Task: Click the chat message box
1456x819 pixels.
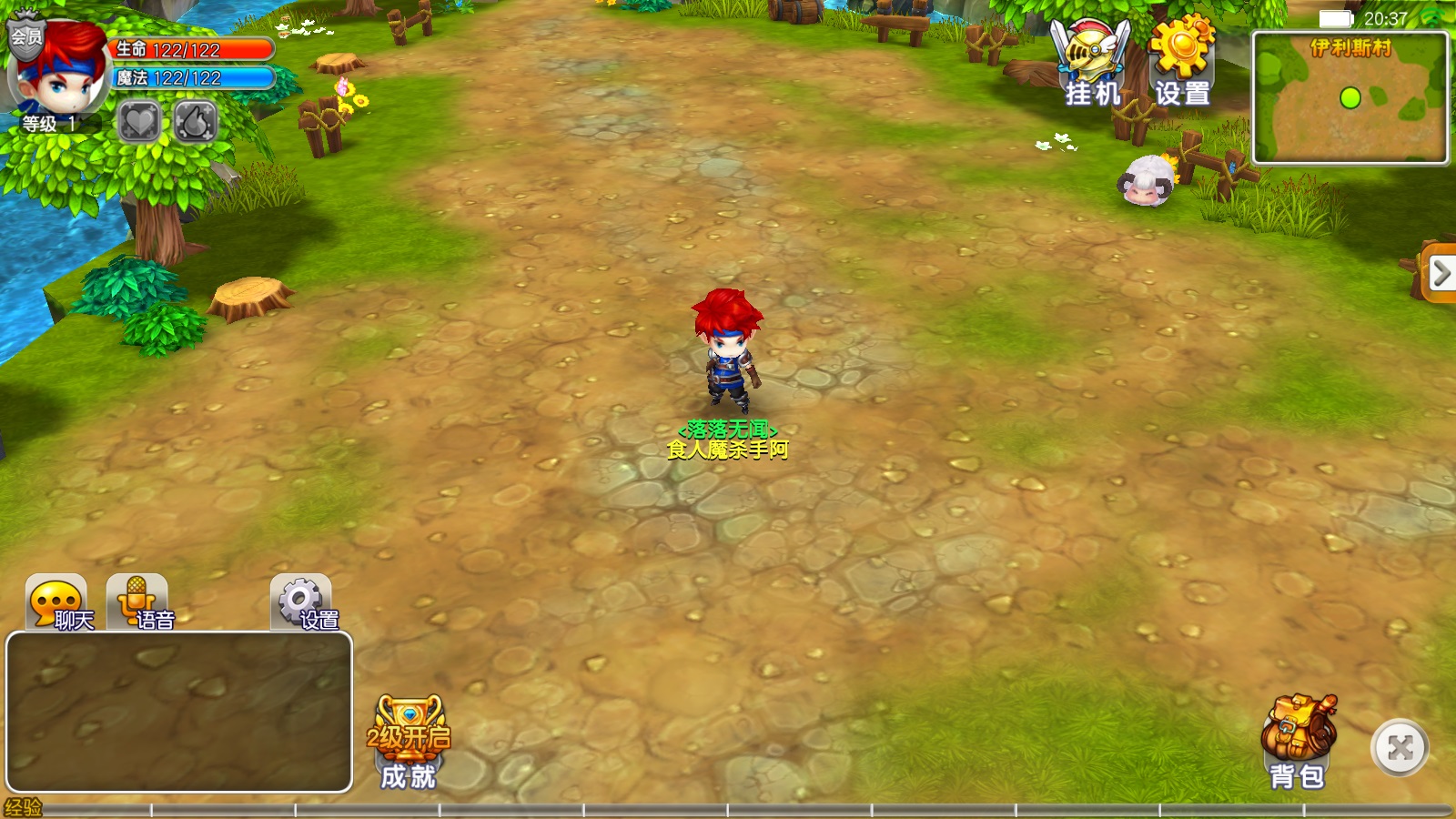Action: pos(179,712)
